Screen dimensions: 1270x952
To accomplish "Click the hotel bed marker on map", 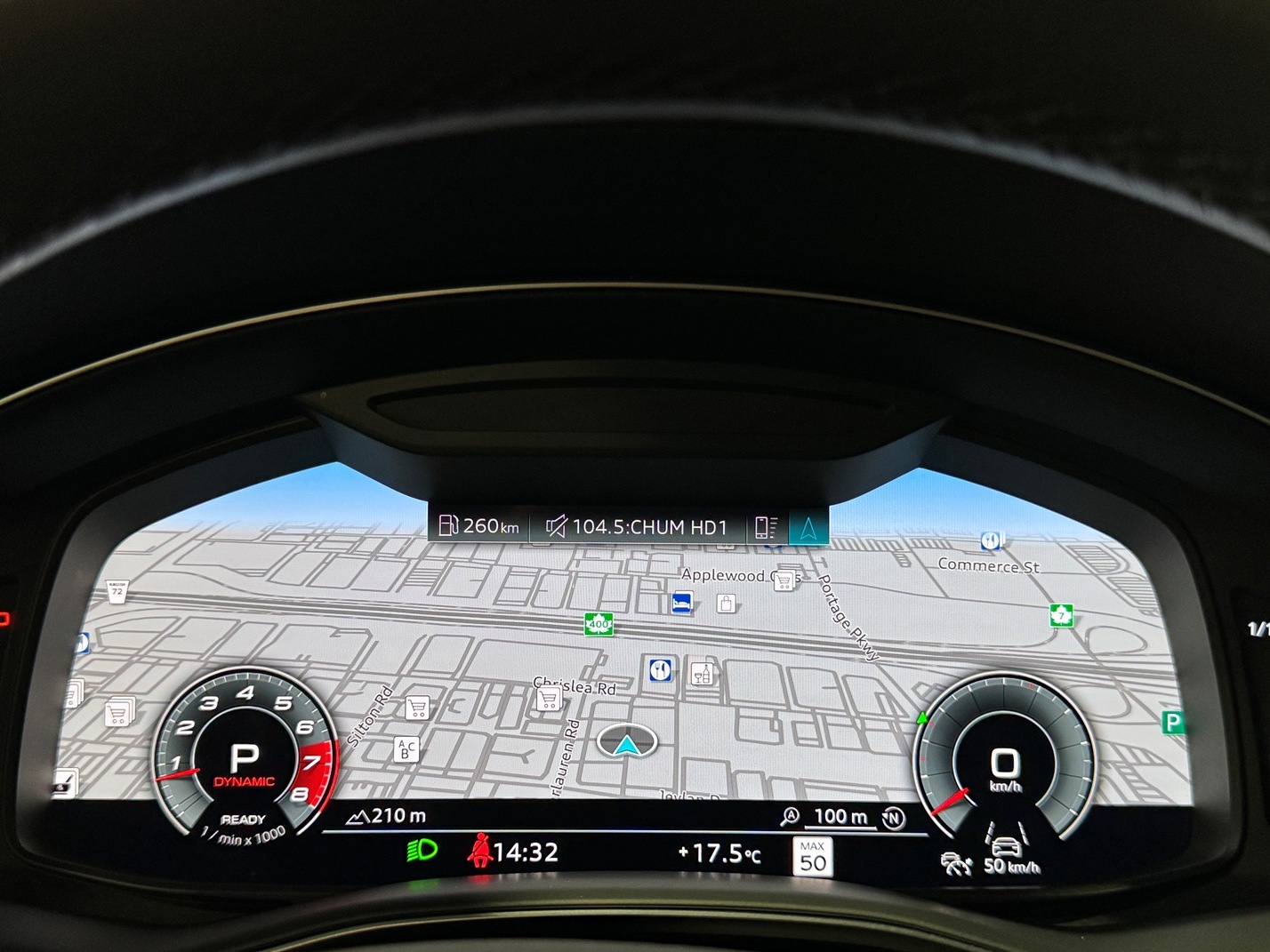I will [682, 603].
